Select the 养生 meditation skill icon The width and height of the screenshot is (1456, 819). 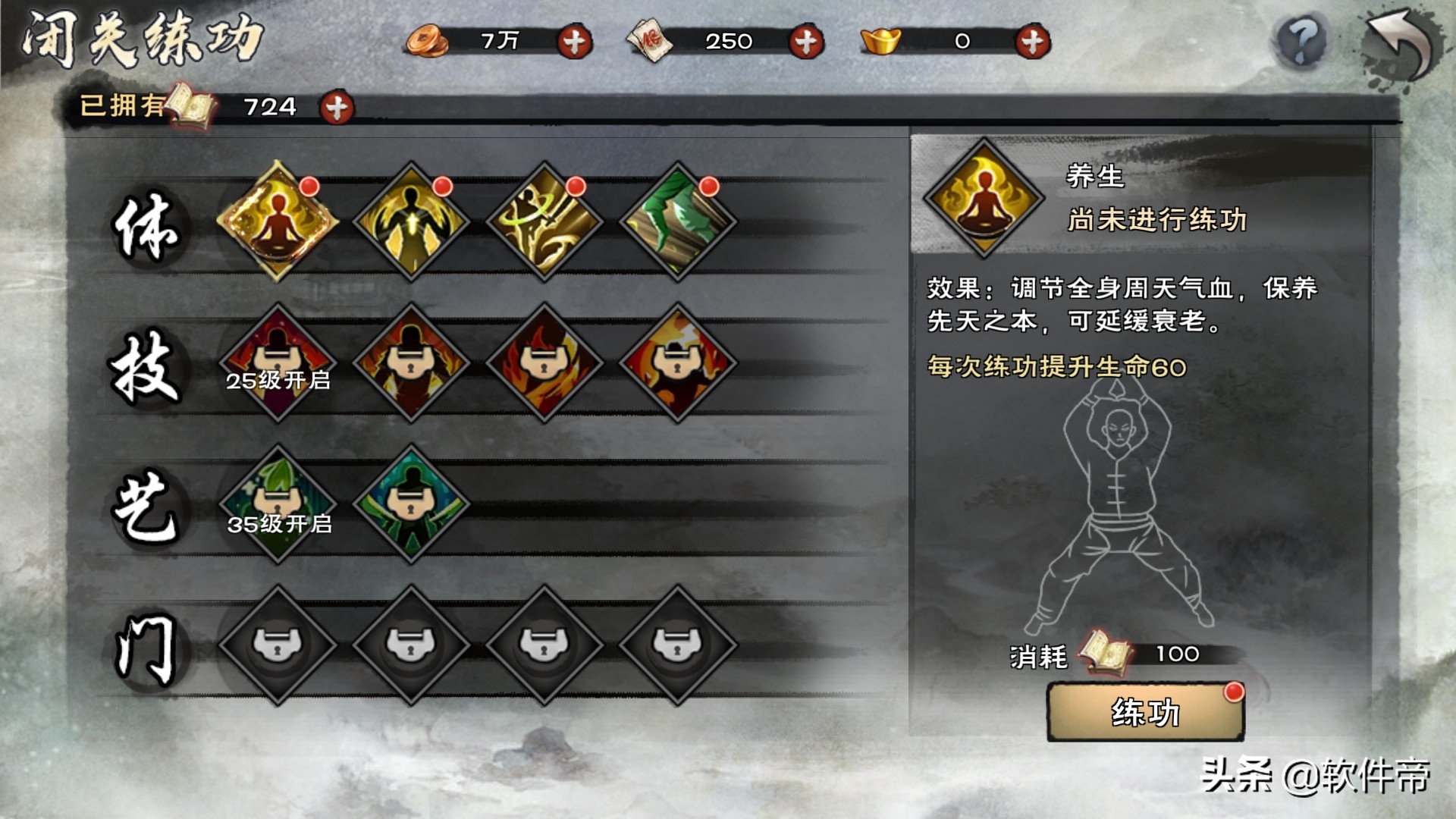pyautogui.click(x=278, y=221)
